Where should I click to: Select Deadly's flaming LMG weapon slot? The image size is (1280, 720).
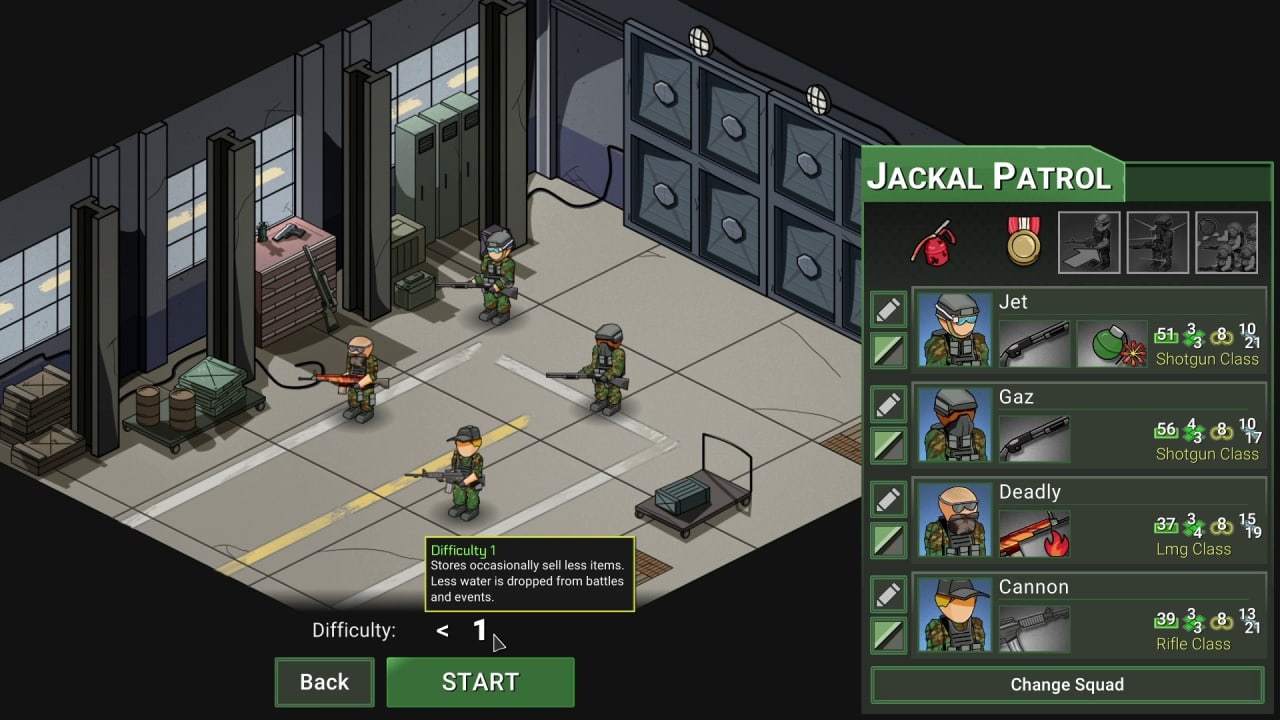click(x=1034, y=534)
